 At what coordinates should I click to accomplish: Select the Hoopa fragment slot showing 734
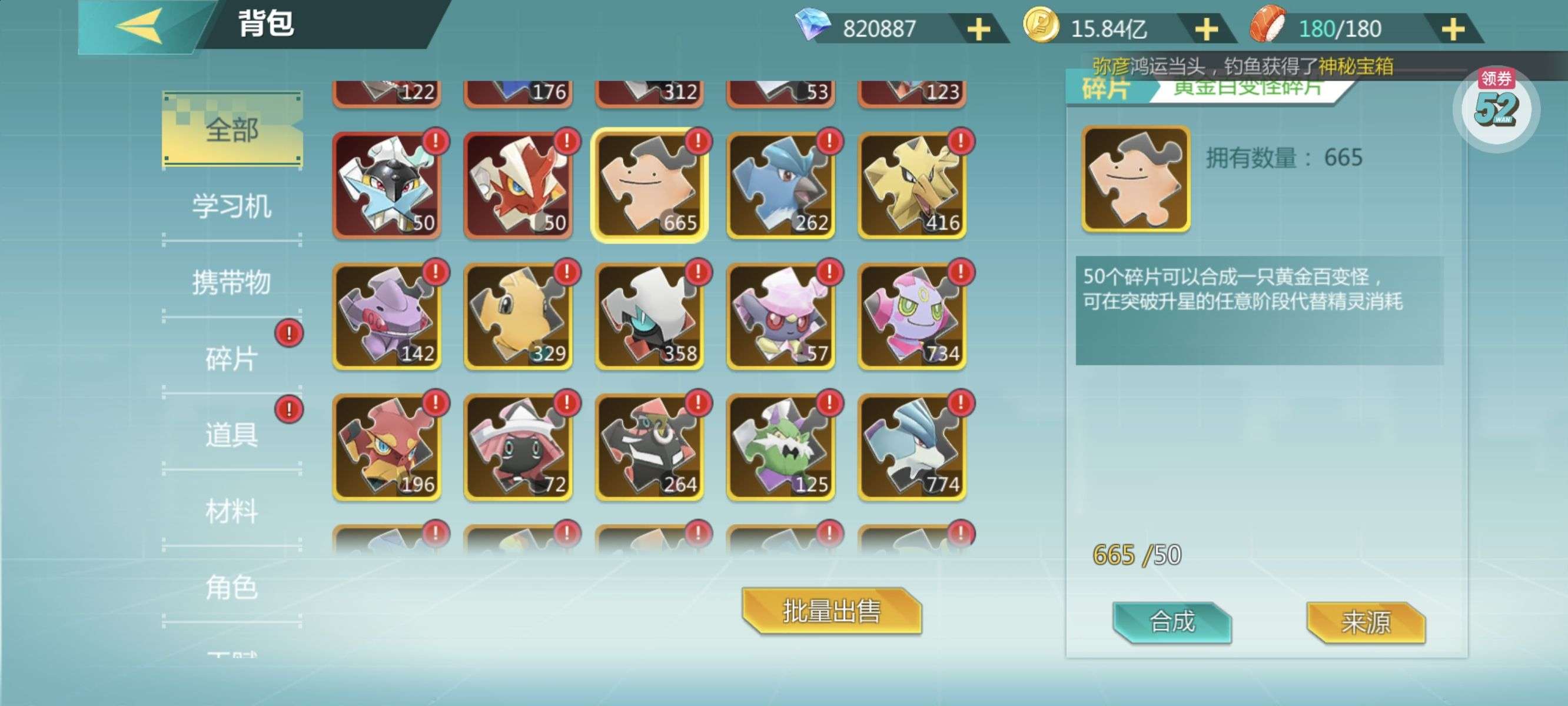point(912,316)
